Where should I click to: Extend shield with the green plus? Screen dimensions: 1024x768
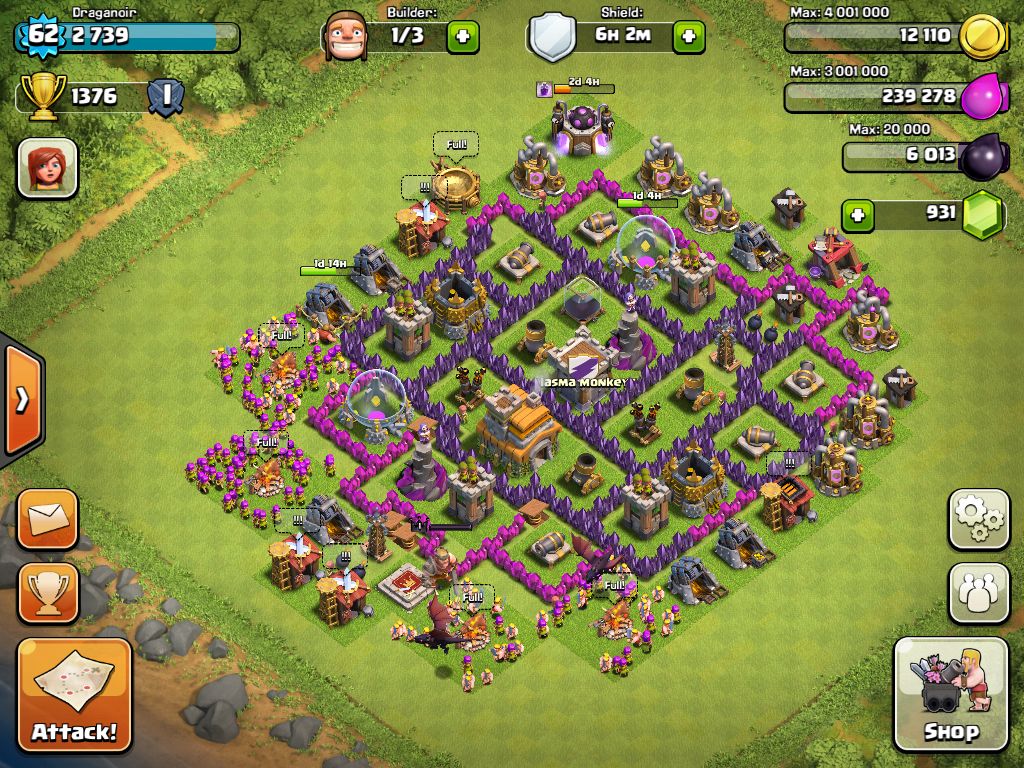688,37
